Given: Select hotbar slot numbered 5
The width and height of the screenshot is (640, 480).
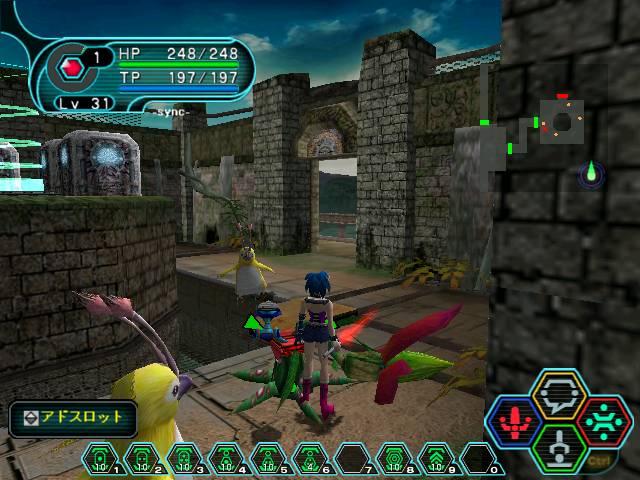Looking at the screenshot, I should (x=268, y=459).
